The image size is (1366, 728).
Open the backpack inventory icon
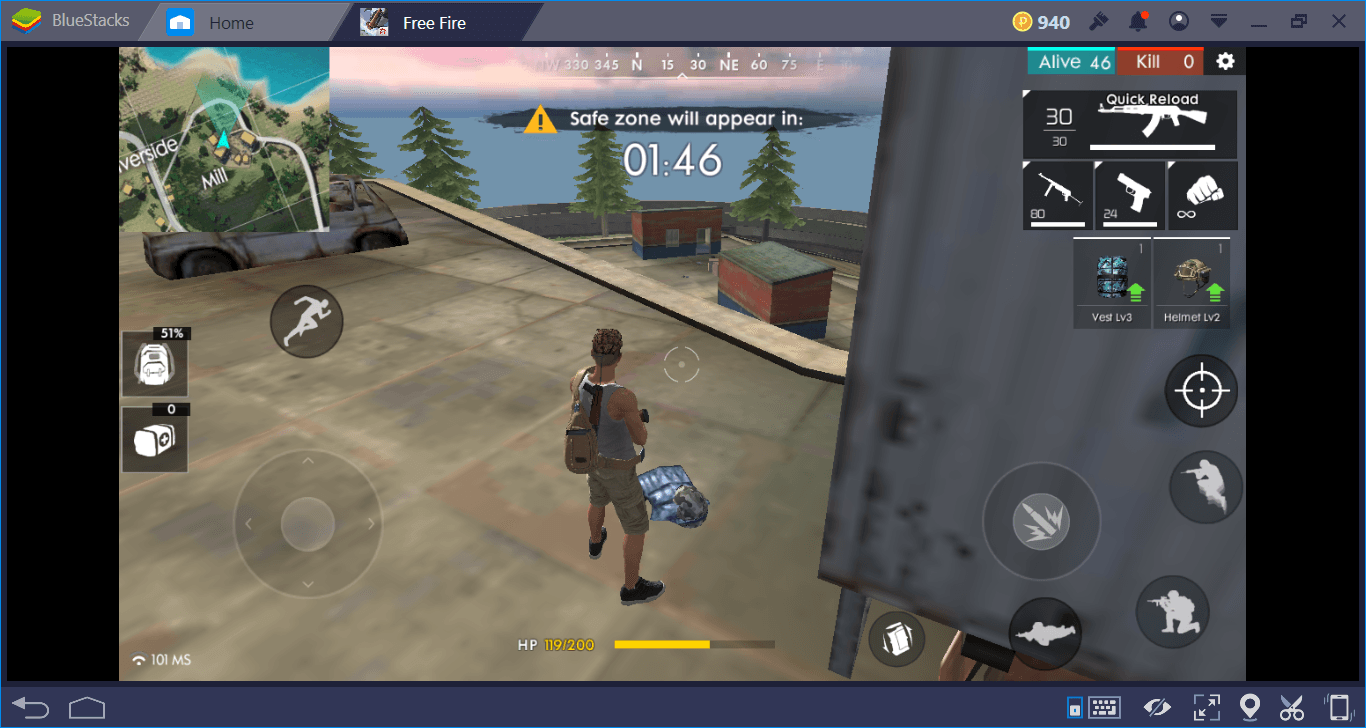coord(155,364)
